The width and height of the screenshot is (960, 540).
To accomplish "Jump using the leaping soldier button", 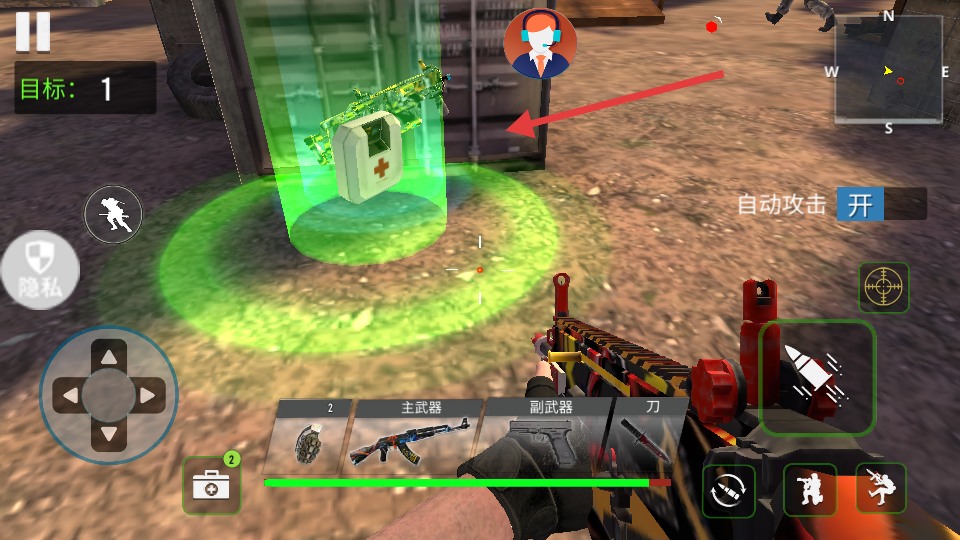I will pyautogui.click(x=880, y=489).
